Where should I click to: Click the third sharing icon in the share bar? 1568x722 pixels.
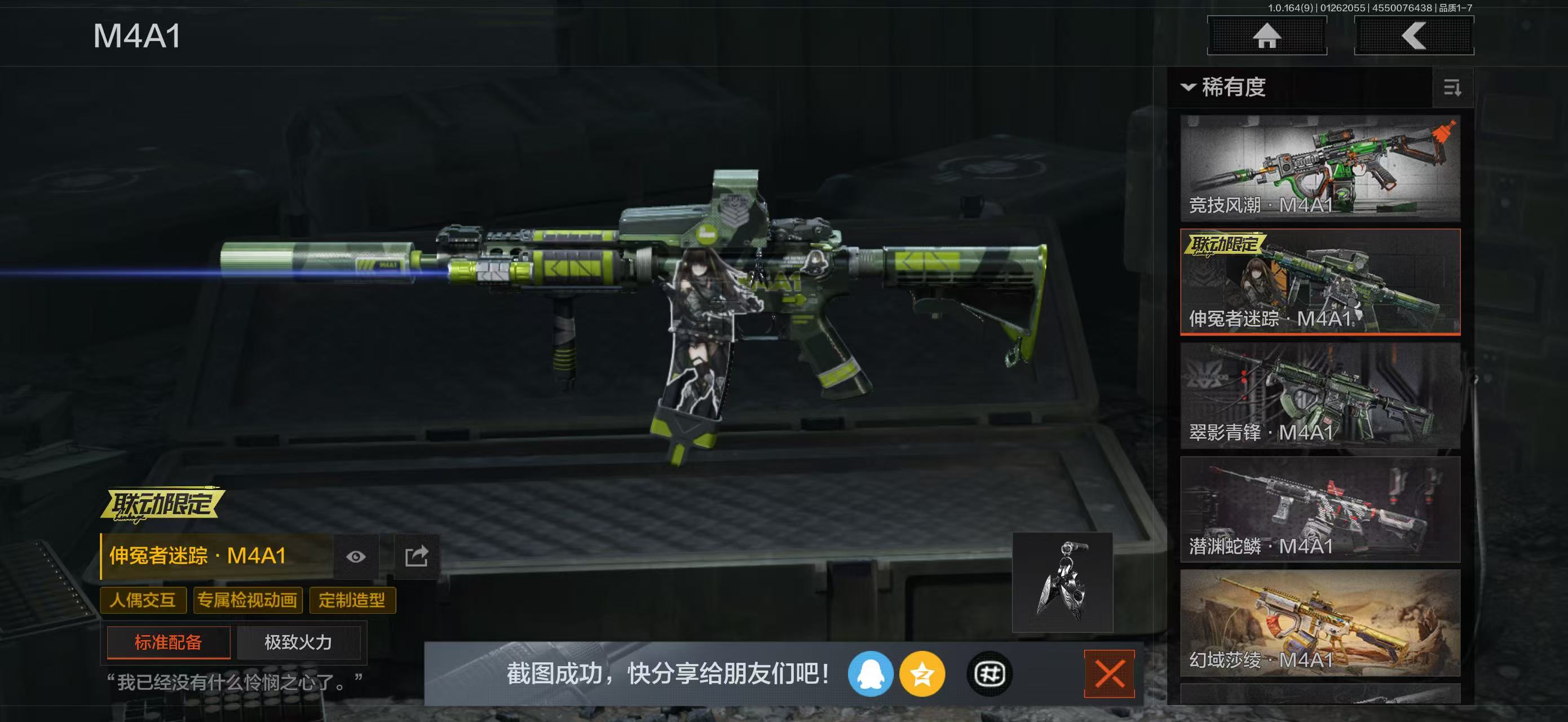[x=989, y=675]
